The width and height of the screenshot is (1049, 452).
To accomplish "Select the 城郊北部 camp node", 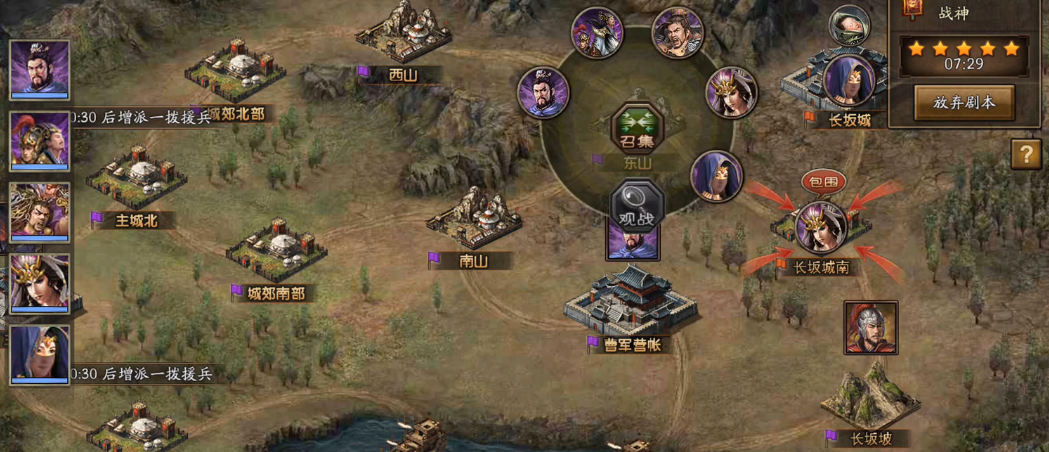I will click(x=233, y=75).
